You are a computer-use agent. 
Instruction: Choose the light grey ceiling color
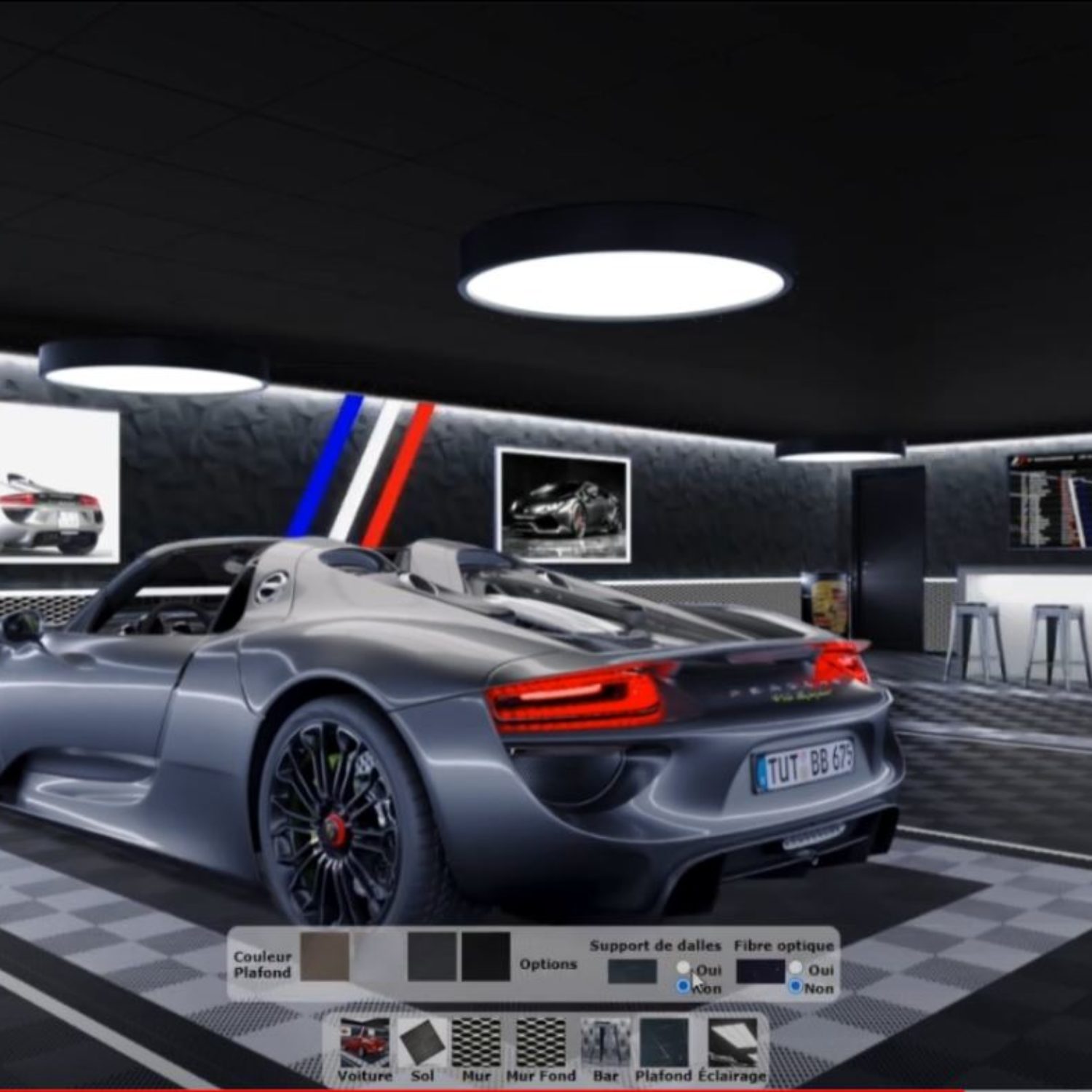coord(379,957)
